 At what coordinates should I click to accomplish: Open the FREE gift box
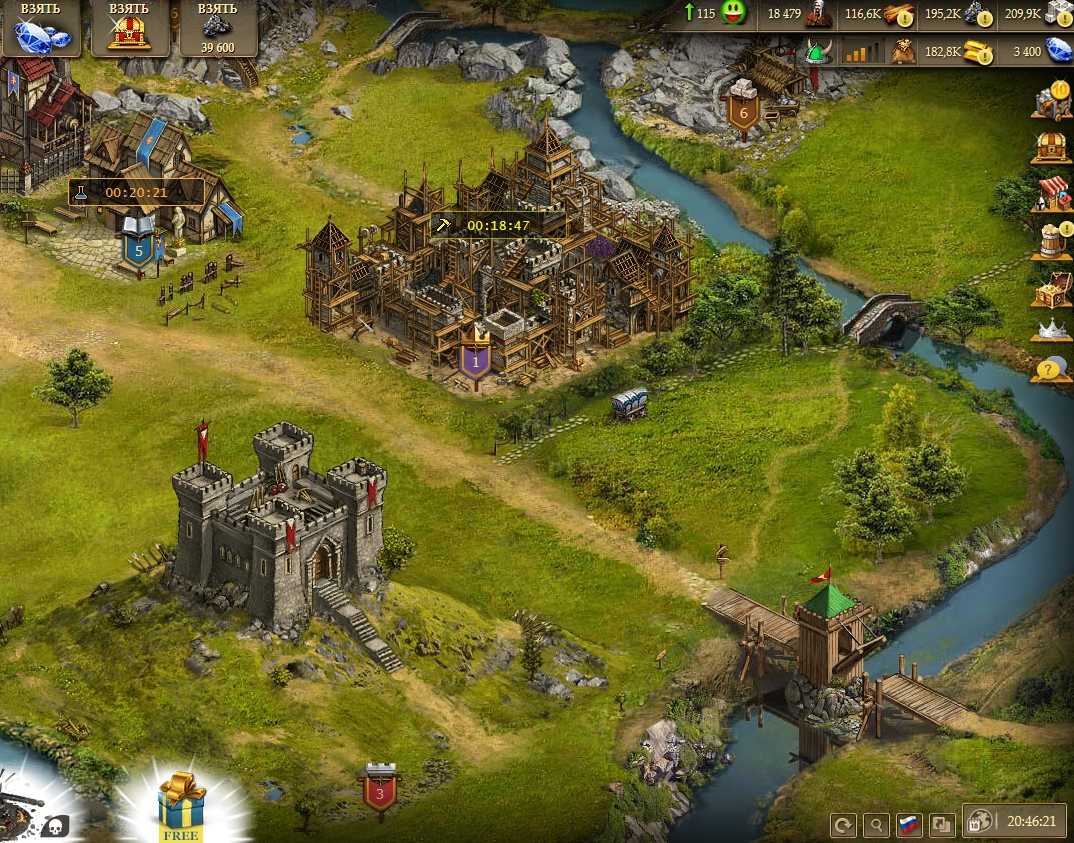click(x=180, y=805)
